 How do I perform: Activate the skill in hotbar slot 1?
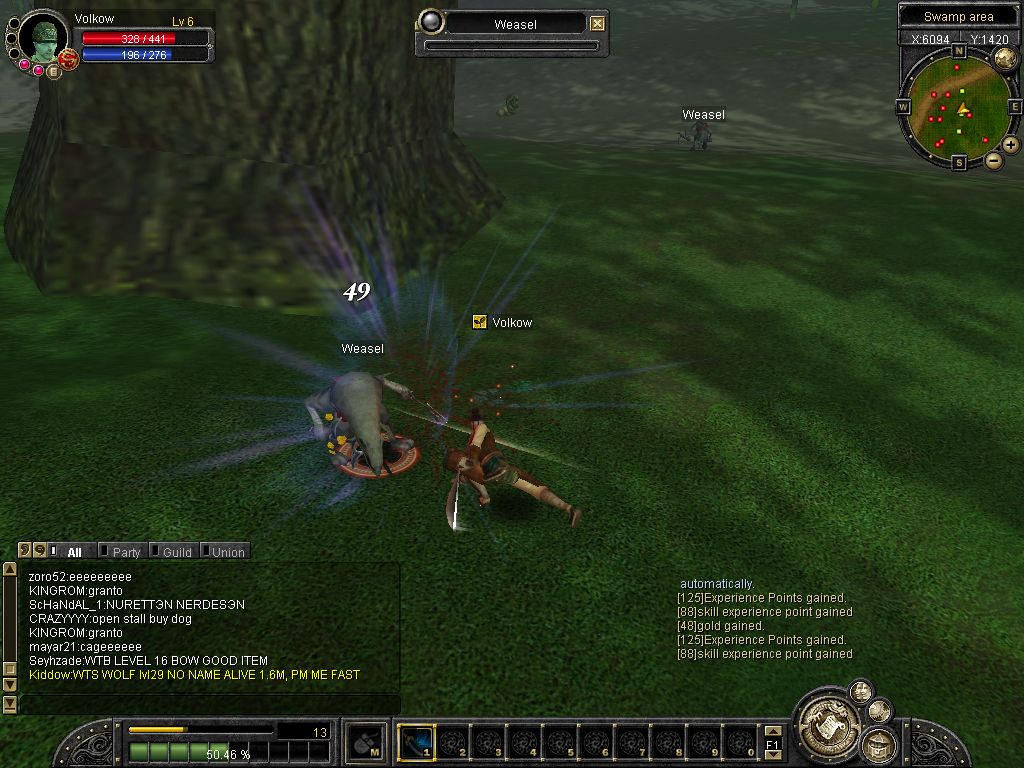coord(415,742)
